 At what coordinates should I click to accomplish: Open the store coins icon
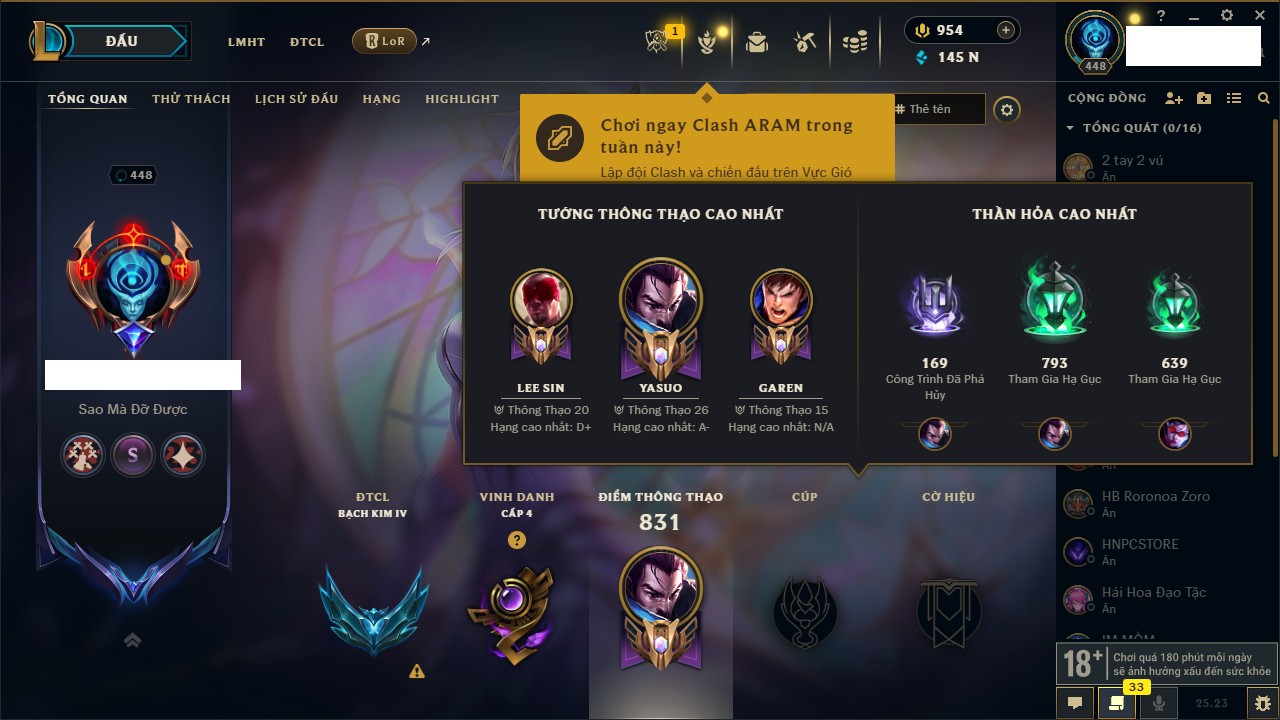(854, 42)
